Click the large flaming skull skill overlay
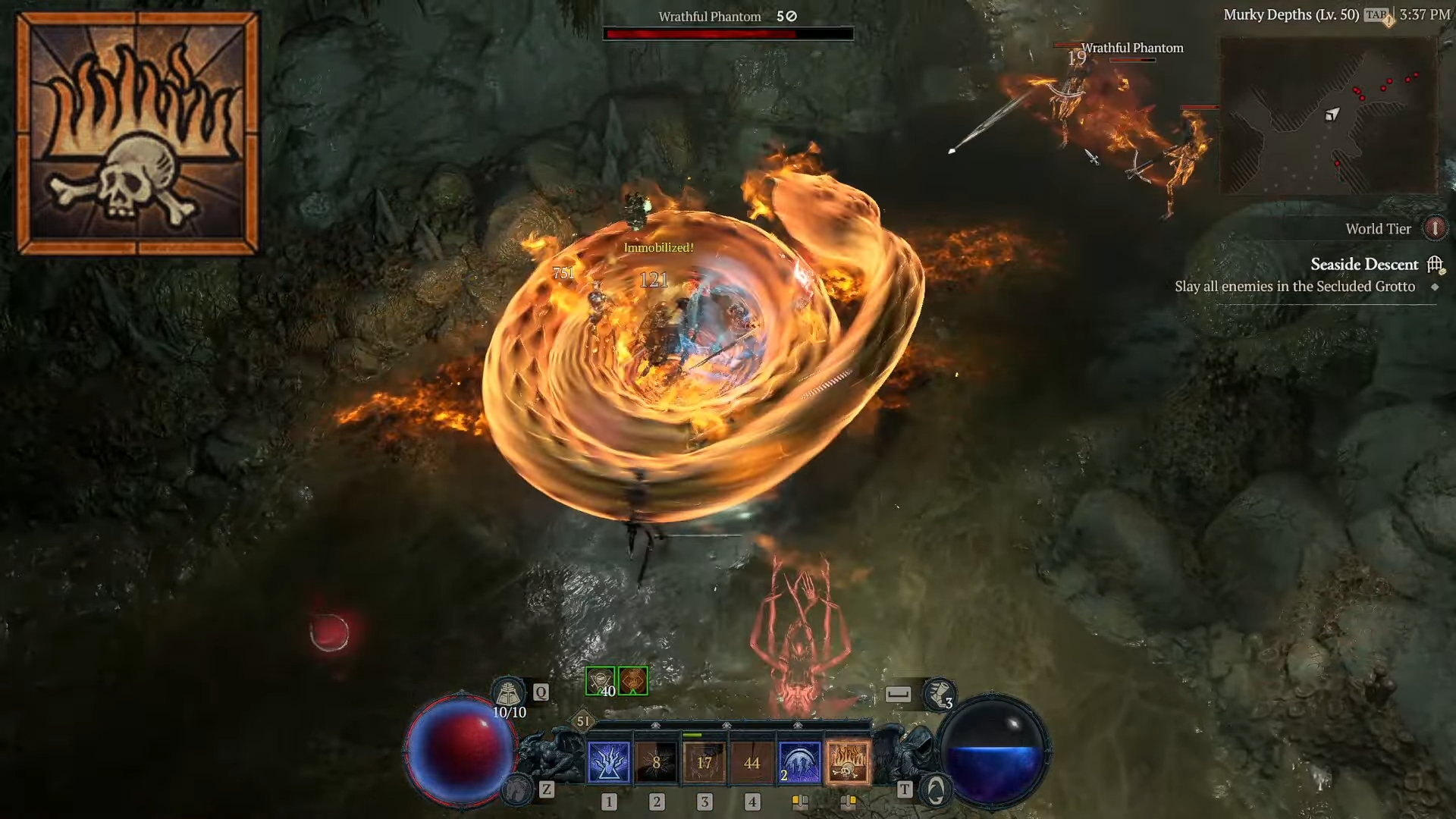1456x819 pixels. click(137, 133)
